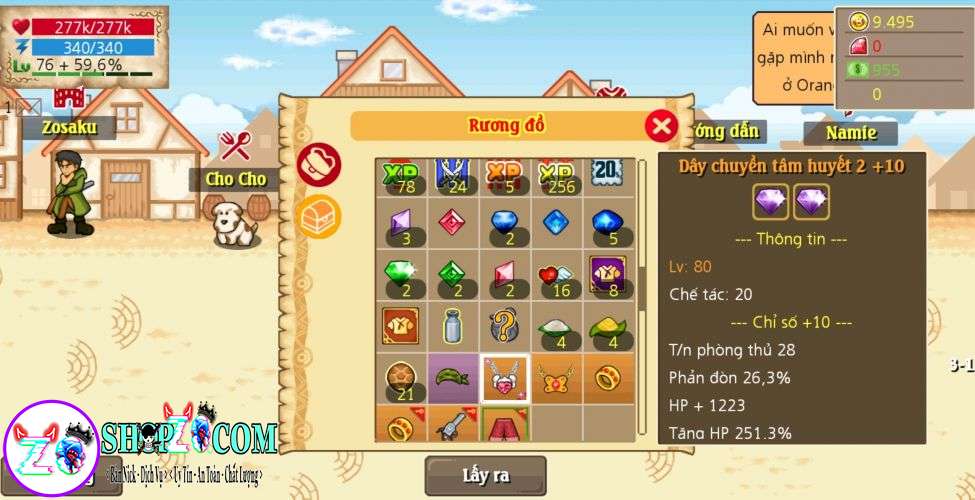
Task: Select the gold butterfly necklace slot
Action: tap(556, 377)
